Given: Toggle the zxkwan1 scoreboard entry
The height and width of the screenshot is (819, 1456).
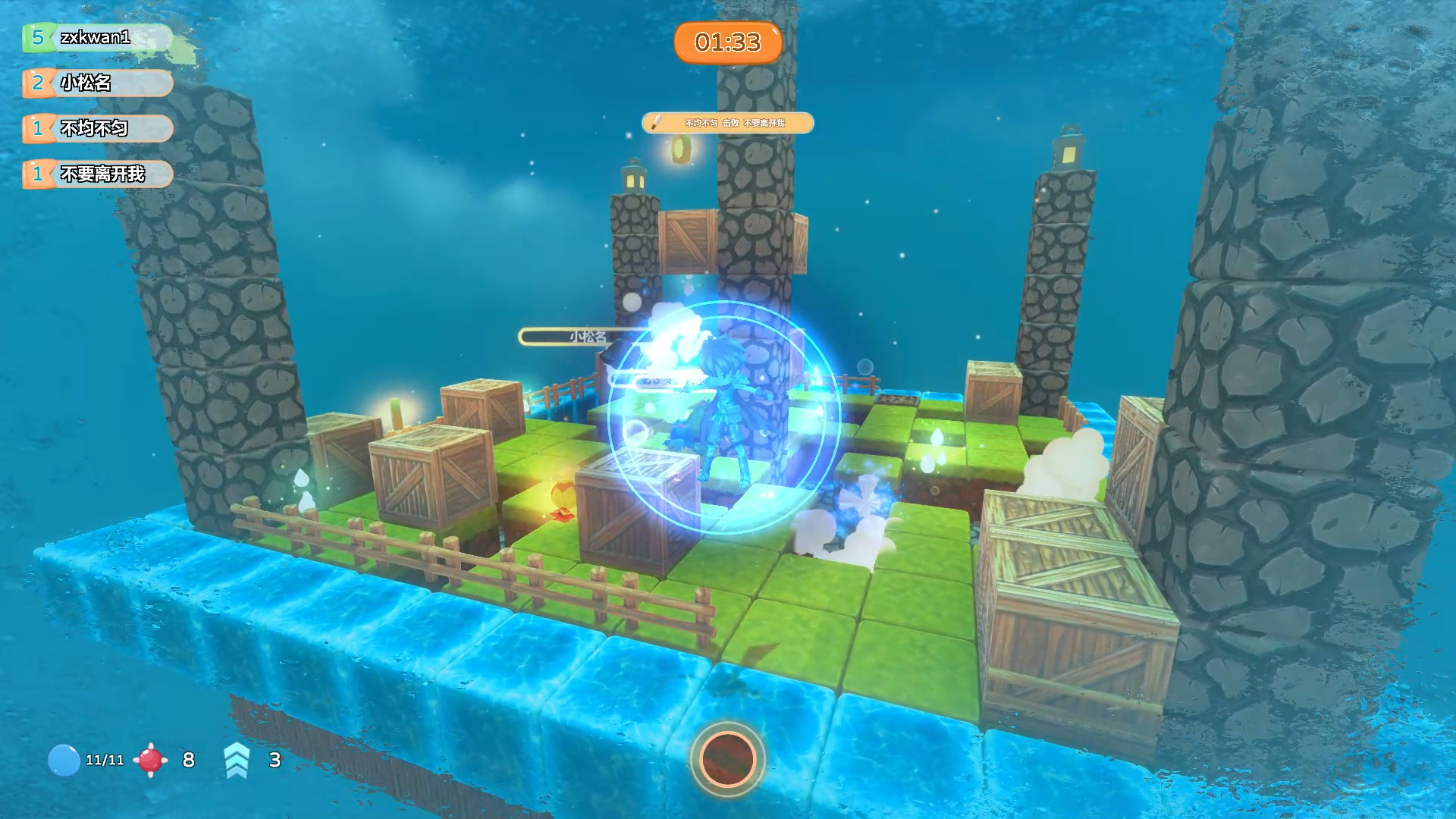Looking at the screenshot, I should (96, 37).
